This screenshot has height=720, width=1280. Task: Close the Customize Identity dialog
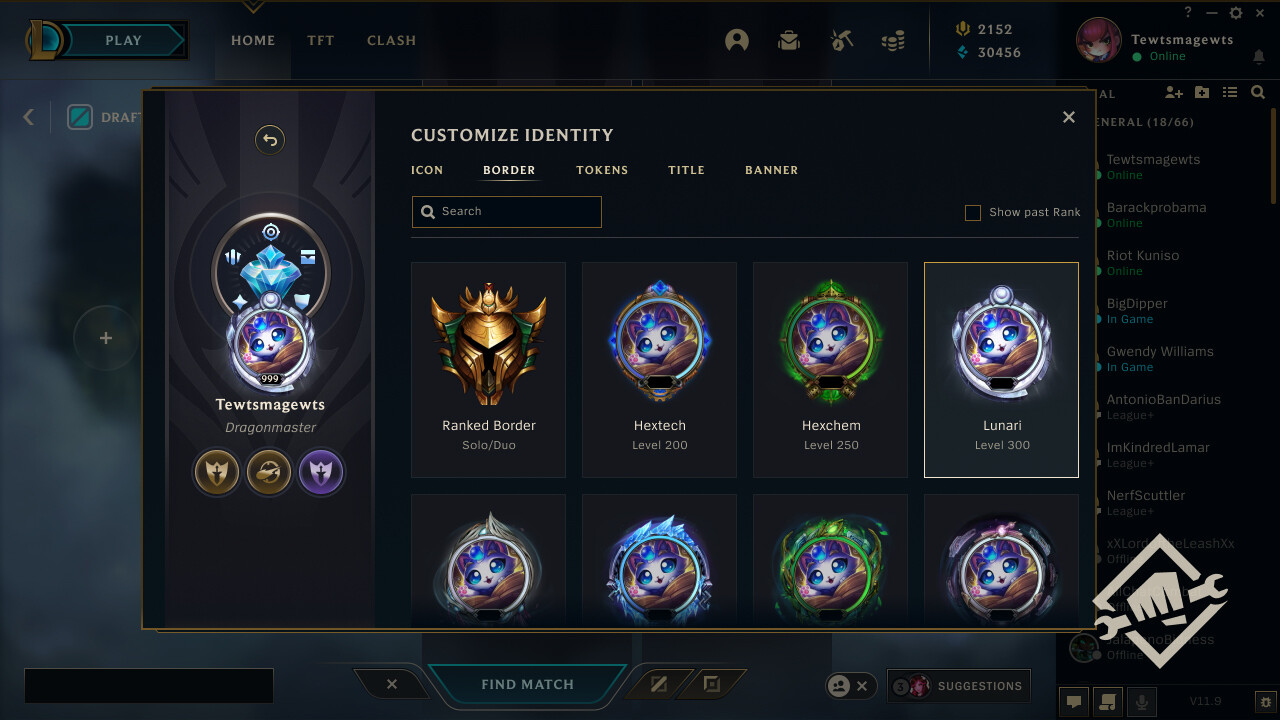coord(1069,117)
